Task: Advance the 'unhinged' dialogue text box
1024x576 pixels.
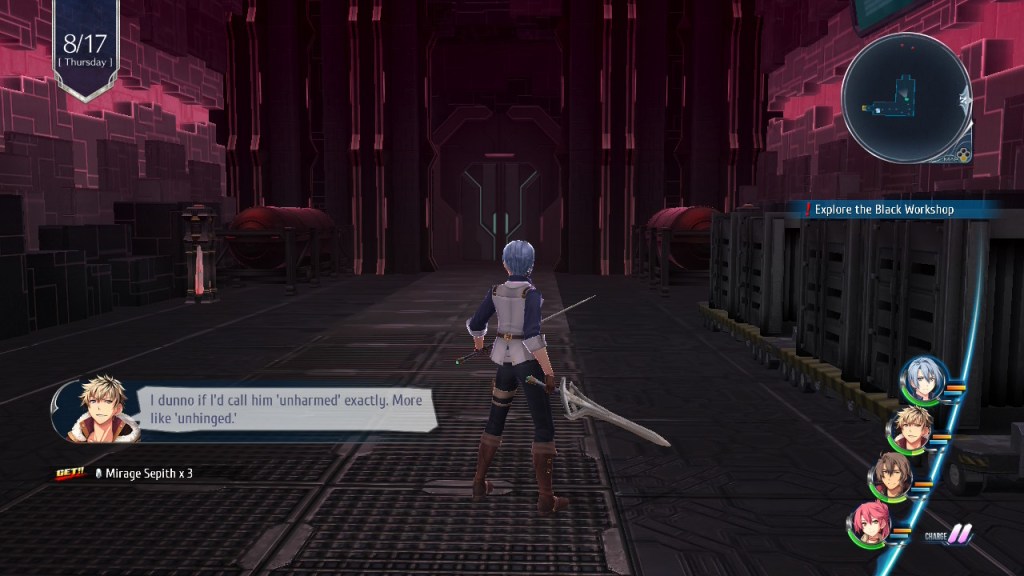Action: pyautogui.click(x=285, y=407)
